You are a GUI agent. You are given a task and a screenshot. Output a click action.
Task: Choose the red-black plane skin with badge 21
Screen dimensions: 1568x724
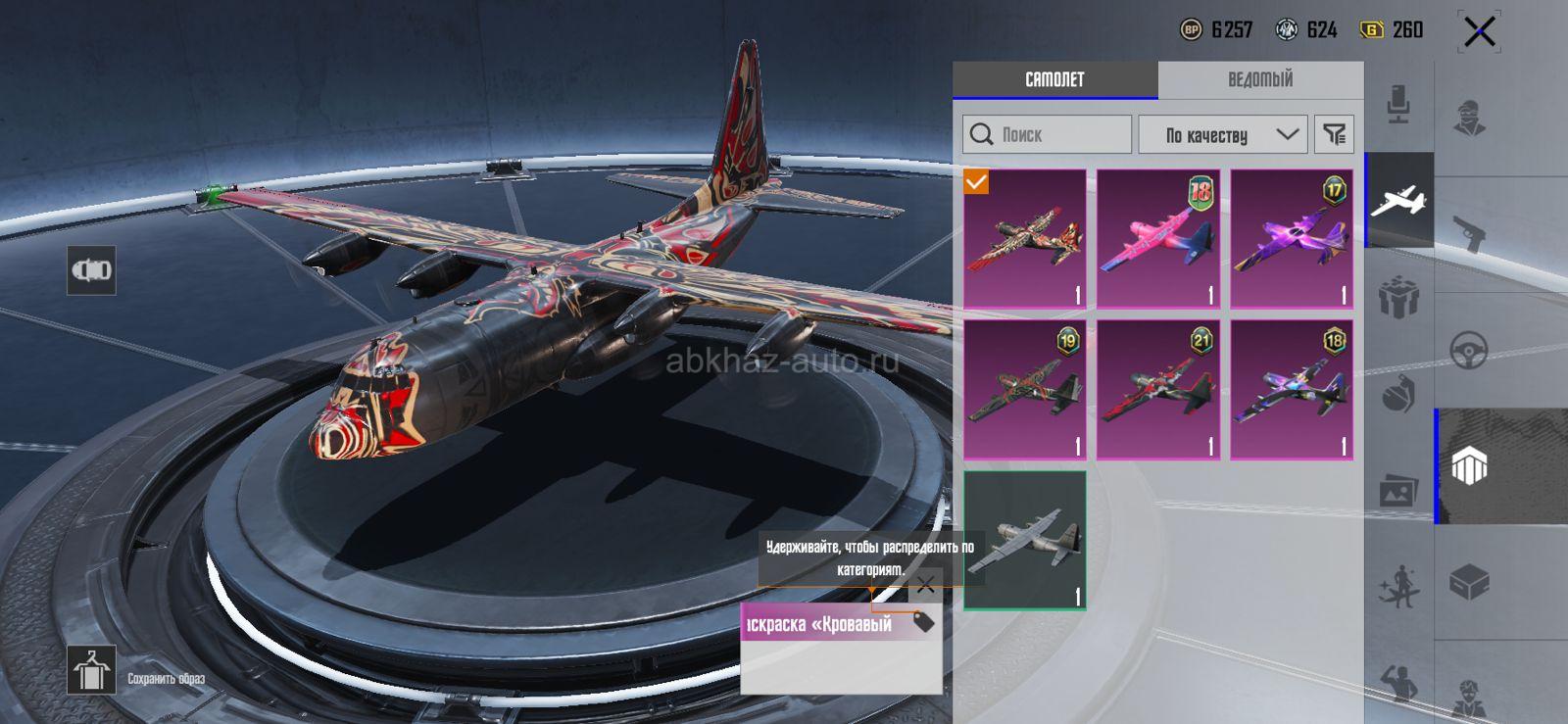[1158, 390]
